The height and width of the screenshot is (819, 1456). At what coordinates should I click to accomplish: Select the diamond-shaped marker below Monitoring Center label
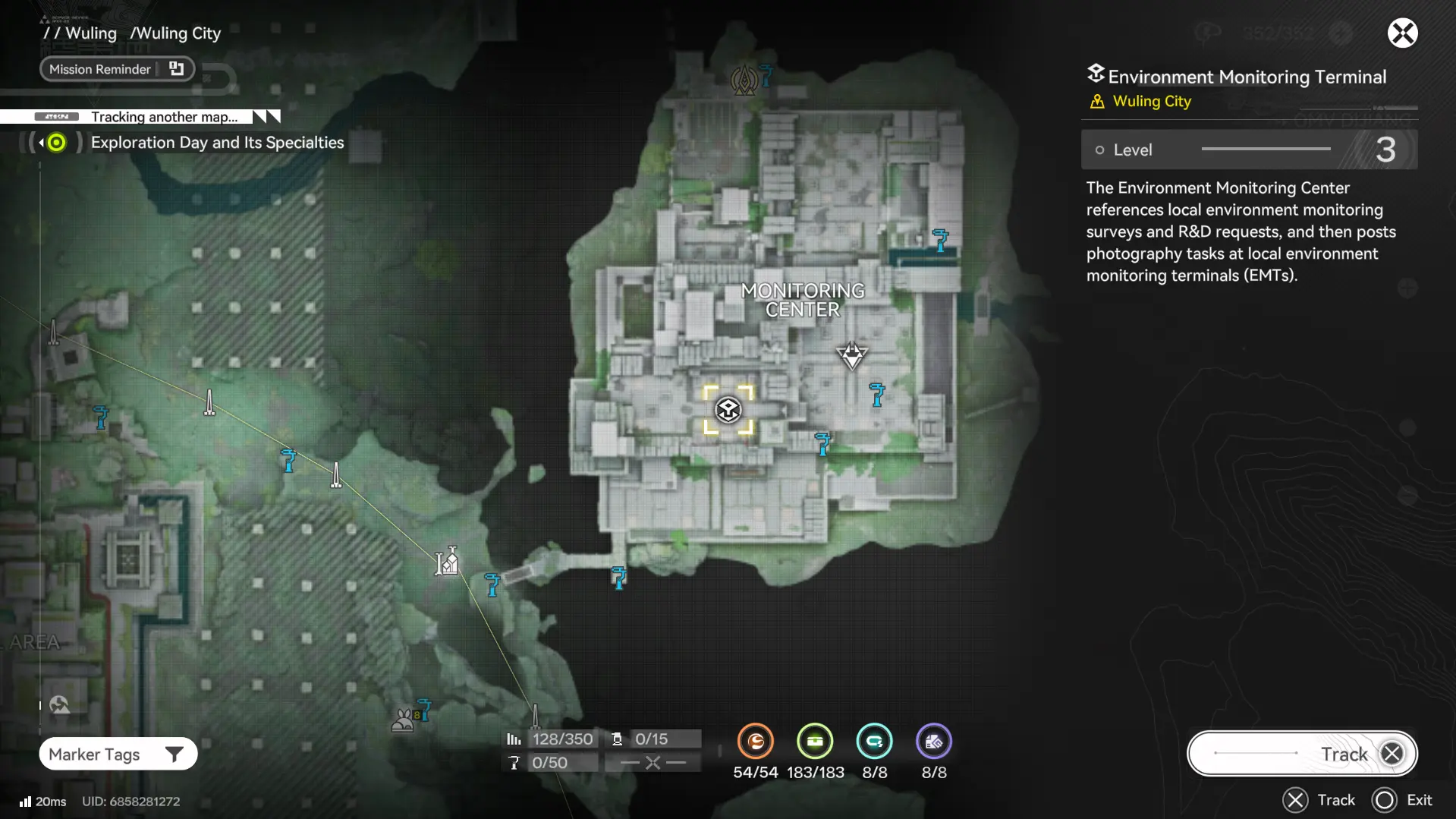point(852,355)
